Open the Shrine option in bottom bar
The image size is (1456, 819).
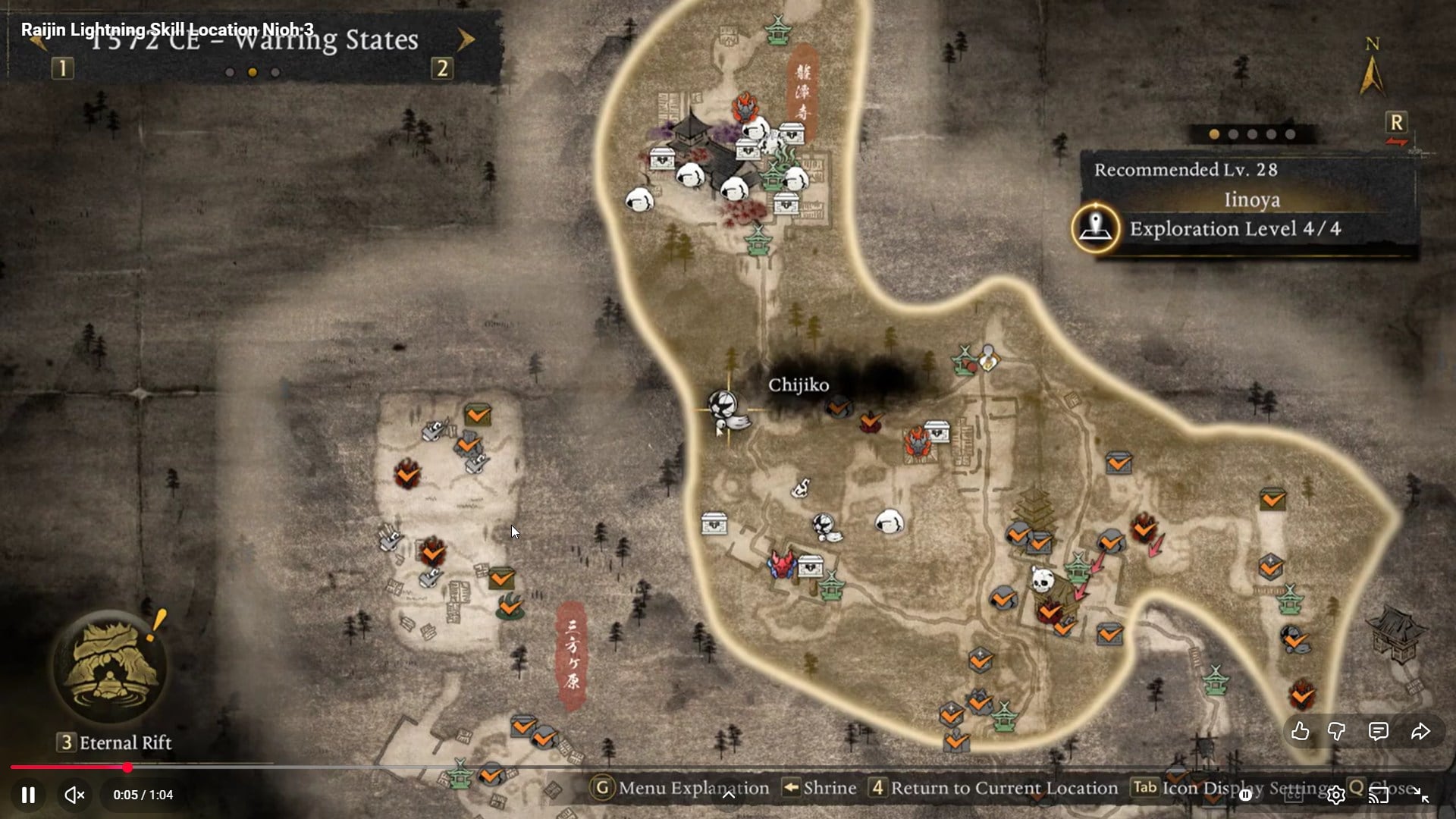820,788
